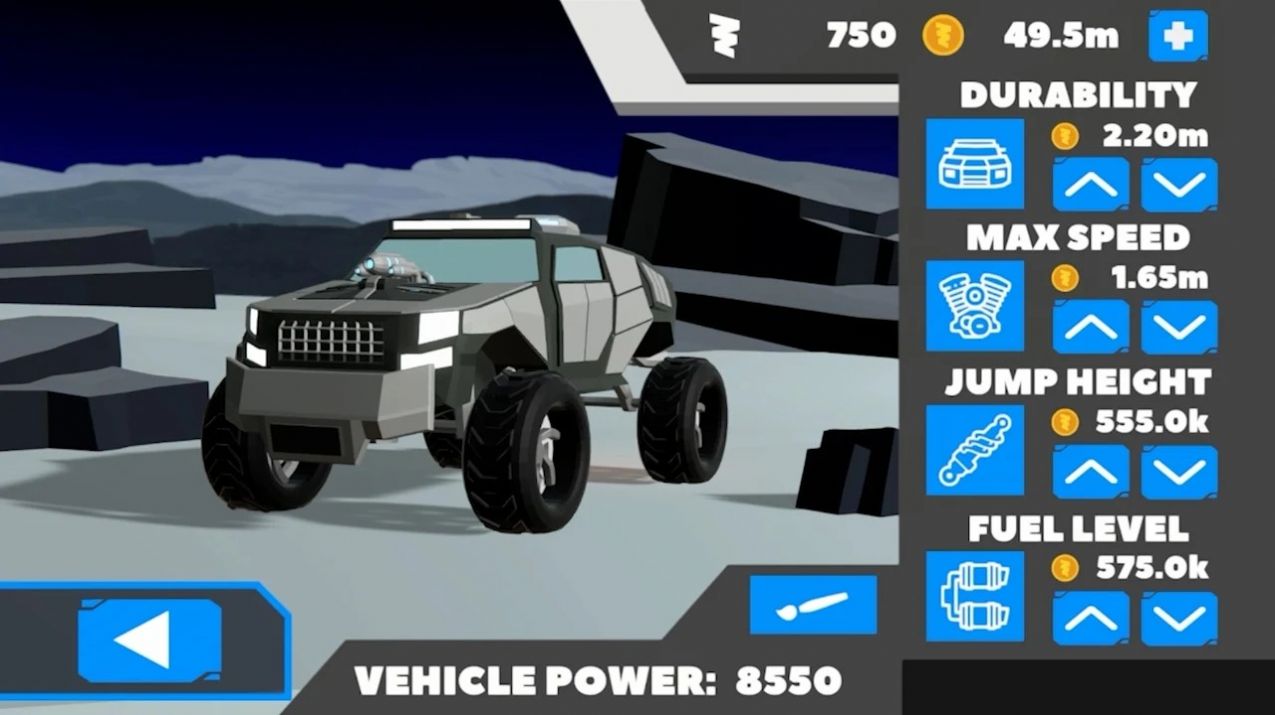
Task: Reduce Jump Height with the down arrow
Action: point(1179,472)
